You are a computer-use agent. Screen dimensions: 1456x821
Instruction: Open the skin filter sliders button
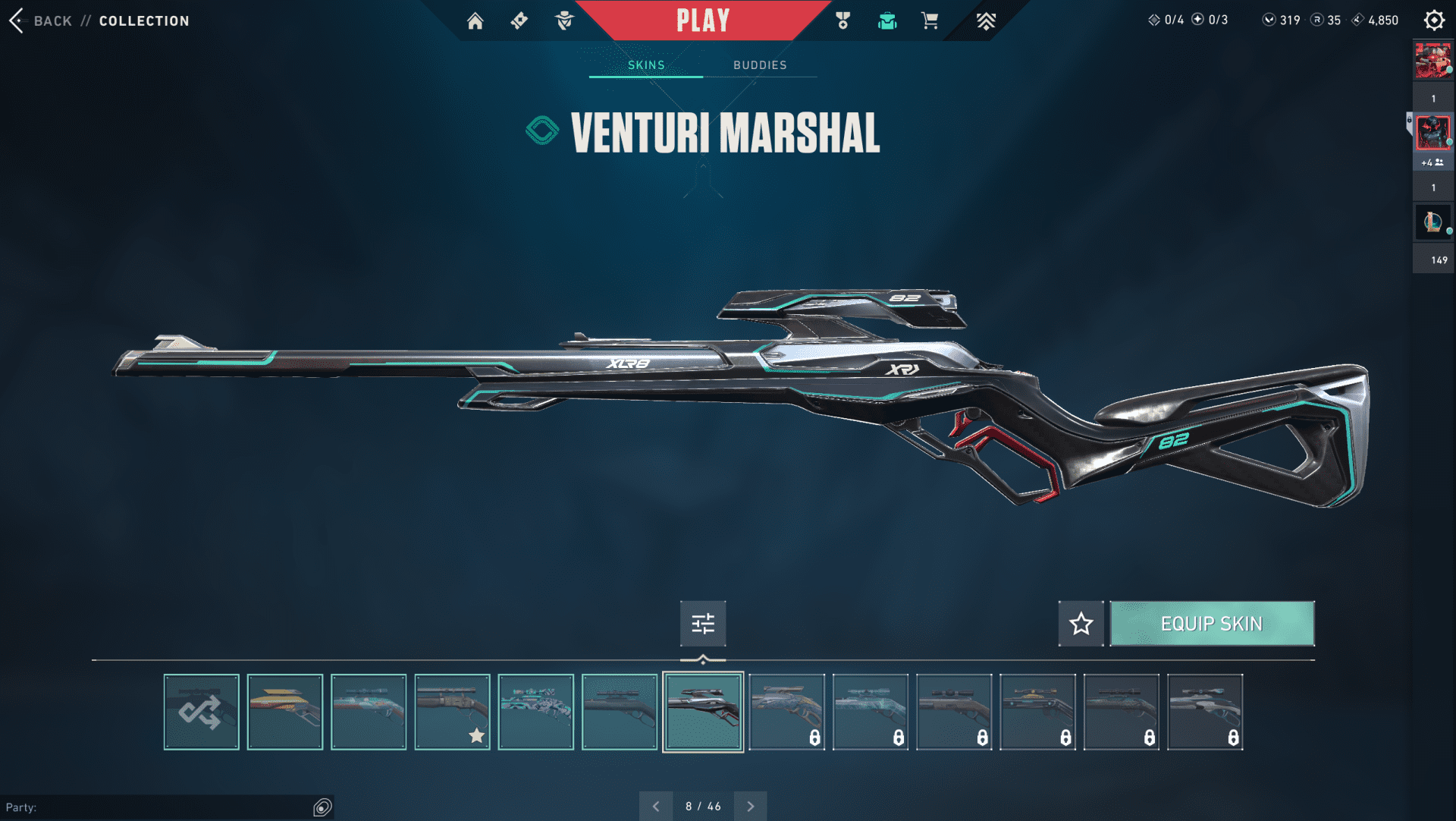[703, 624]
